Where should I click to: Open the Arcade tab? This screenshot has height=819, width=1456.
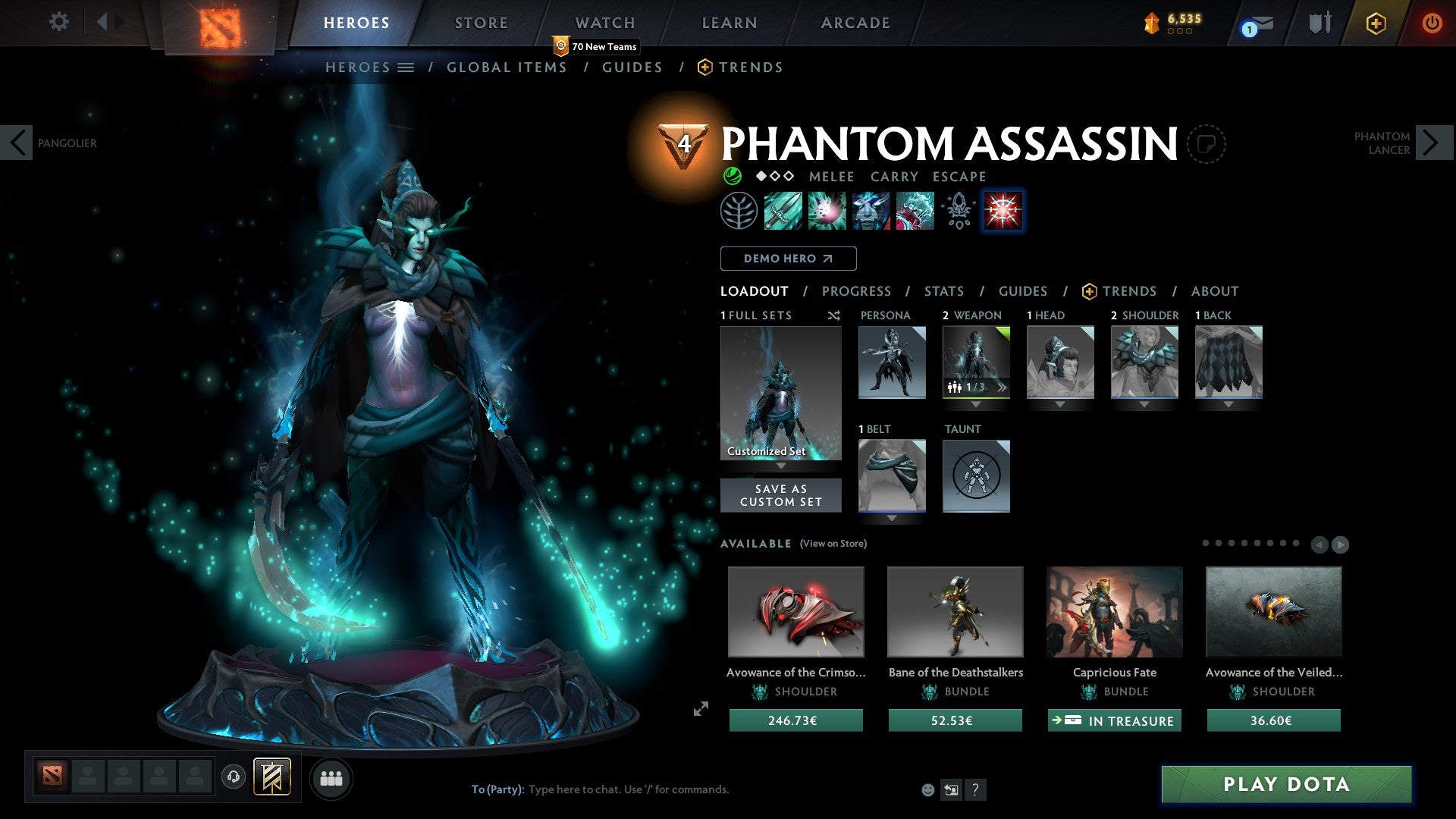pos(855,23)
